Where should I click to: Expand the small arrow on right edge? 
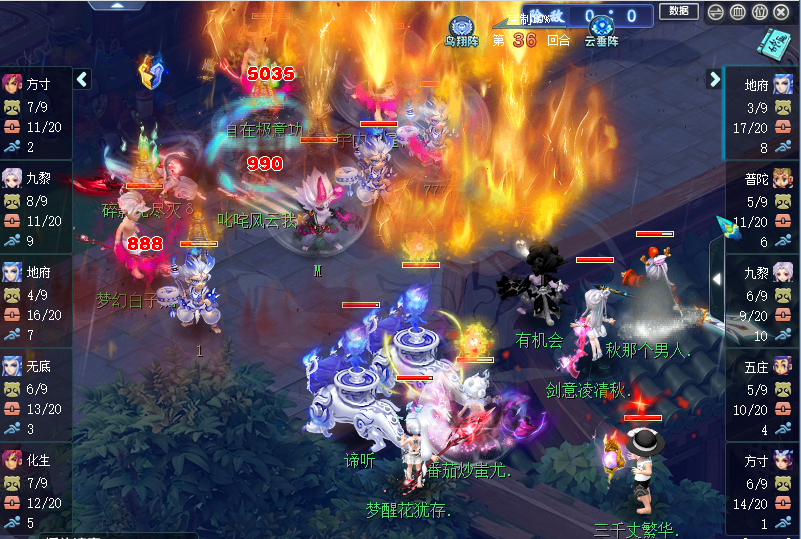pyautogui.click(x=716, y=279)
